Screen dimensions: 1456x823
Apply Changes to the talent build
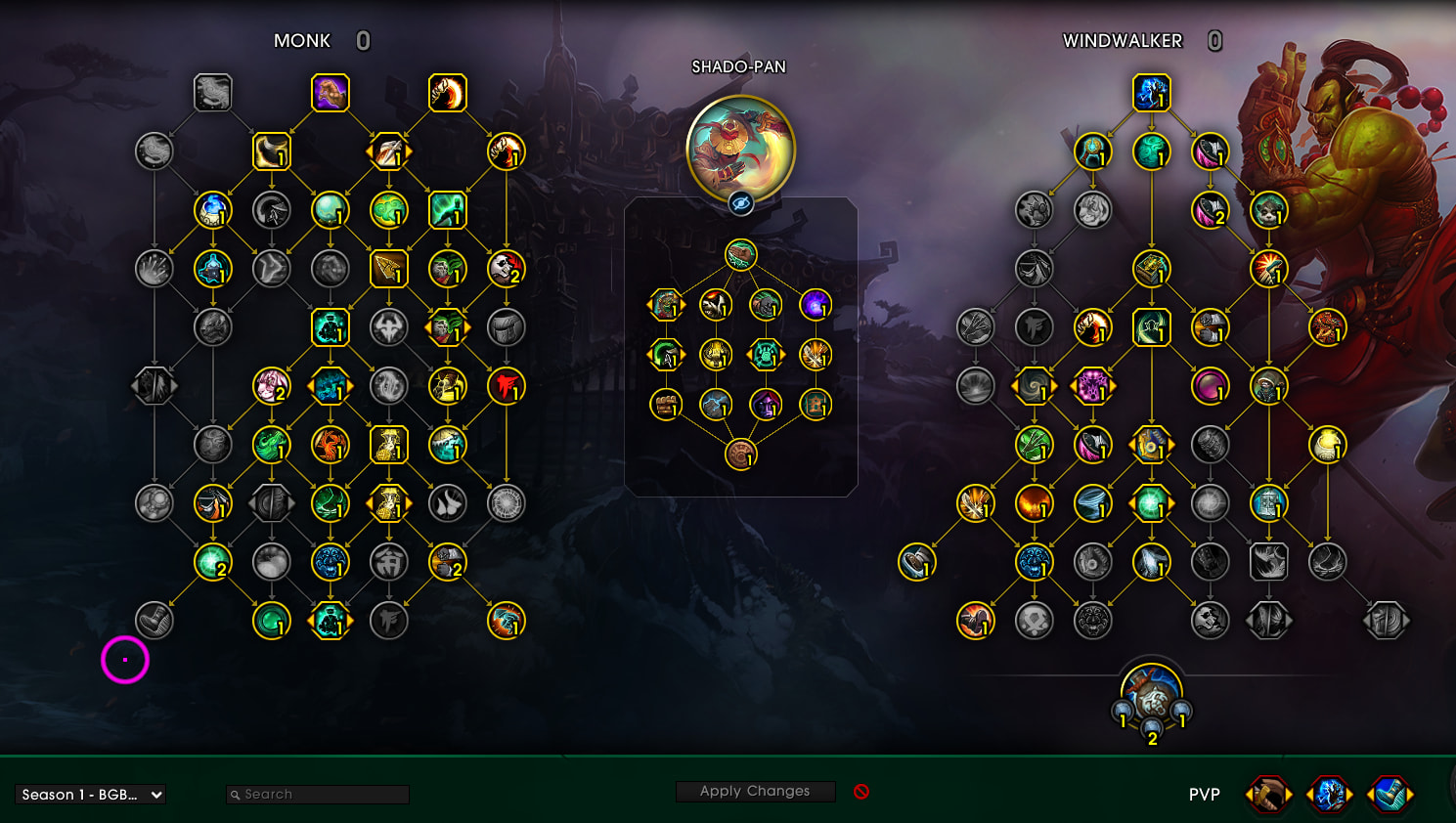755,791
